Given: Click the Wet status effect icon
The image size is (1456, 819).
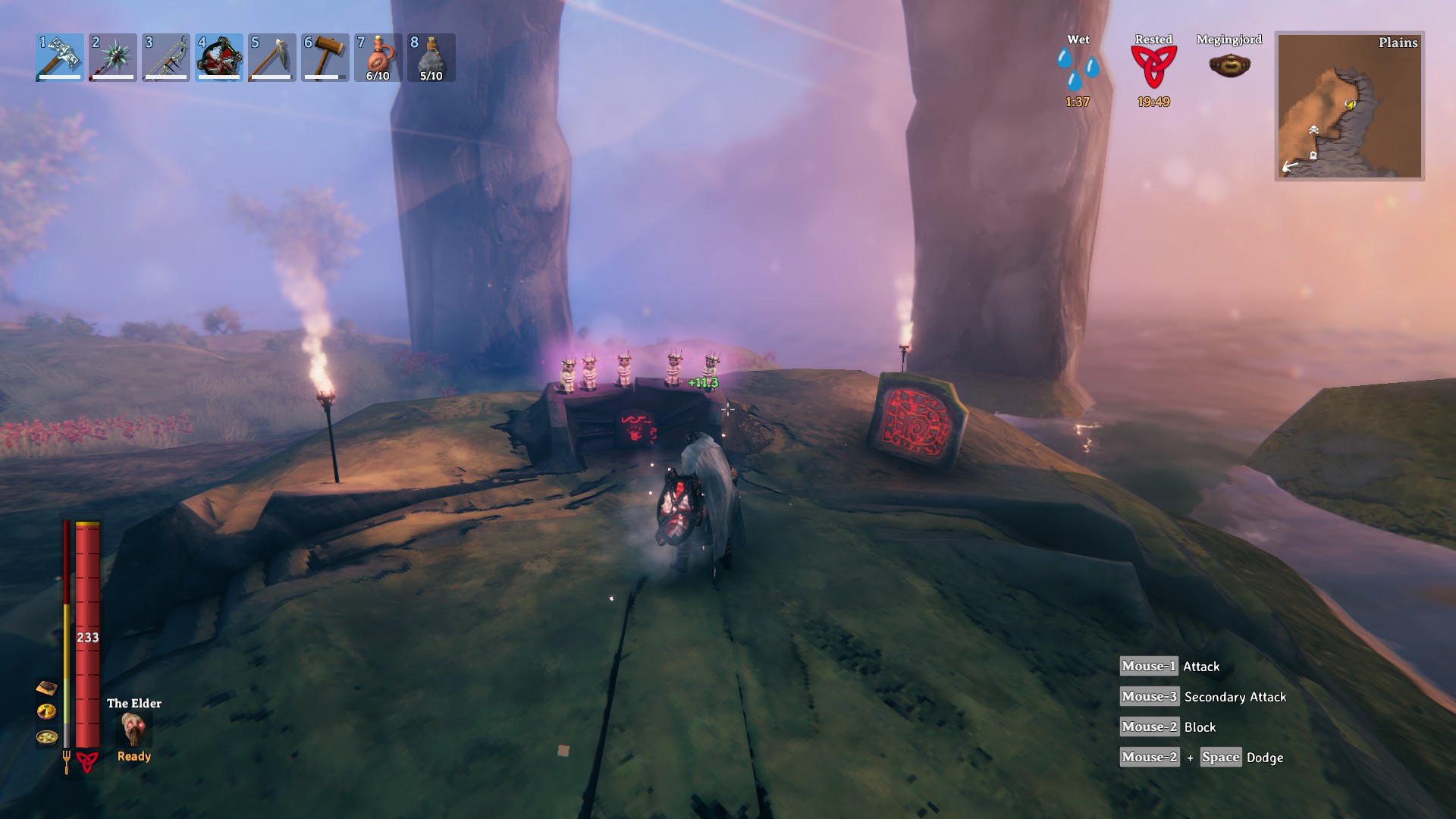Looking at the screenshot, I should (x=1078, y=68).
